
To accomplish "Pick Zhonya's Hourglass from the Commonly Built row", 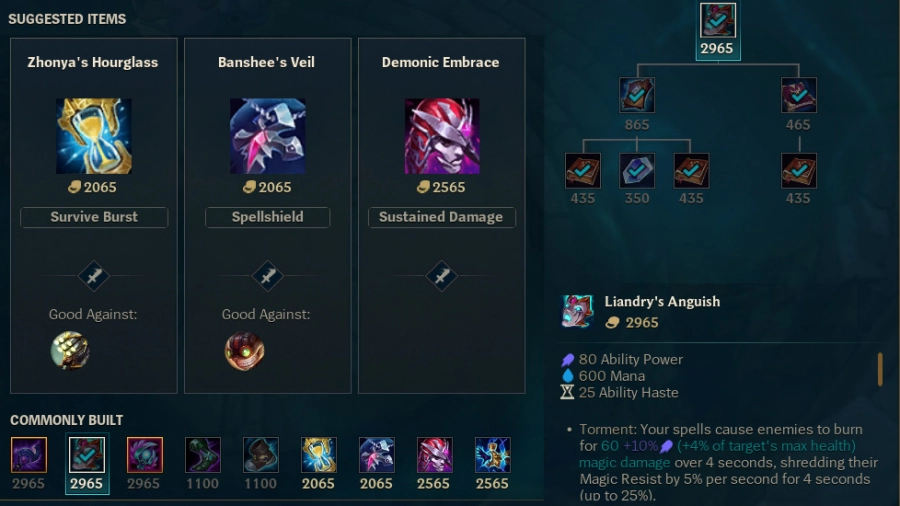I will point(318,455).
